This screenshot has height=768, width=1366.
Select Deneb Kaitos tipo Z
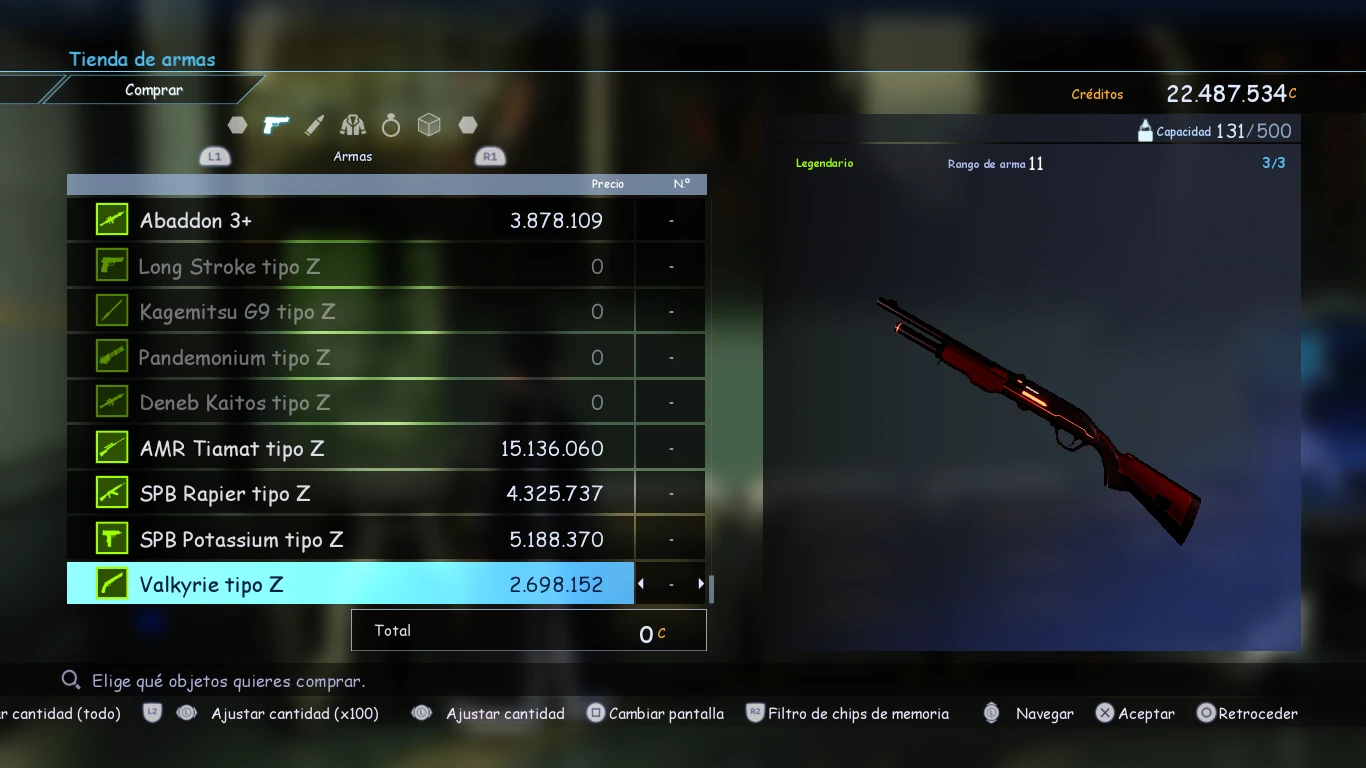click(350, 403)
